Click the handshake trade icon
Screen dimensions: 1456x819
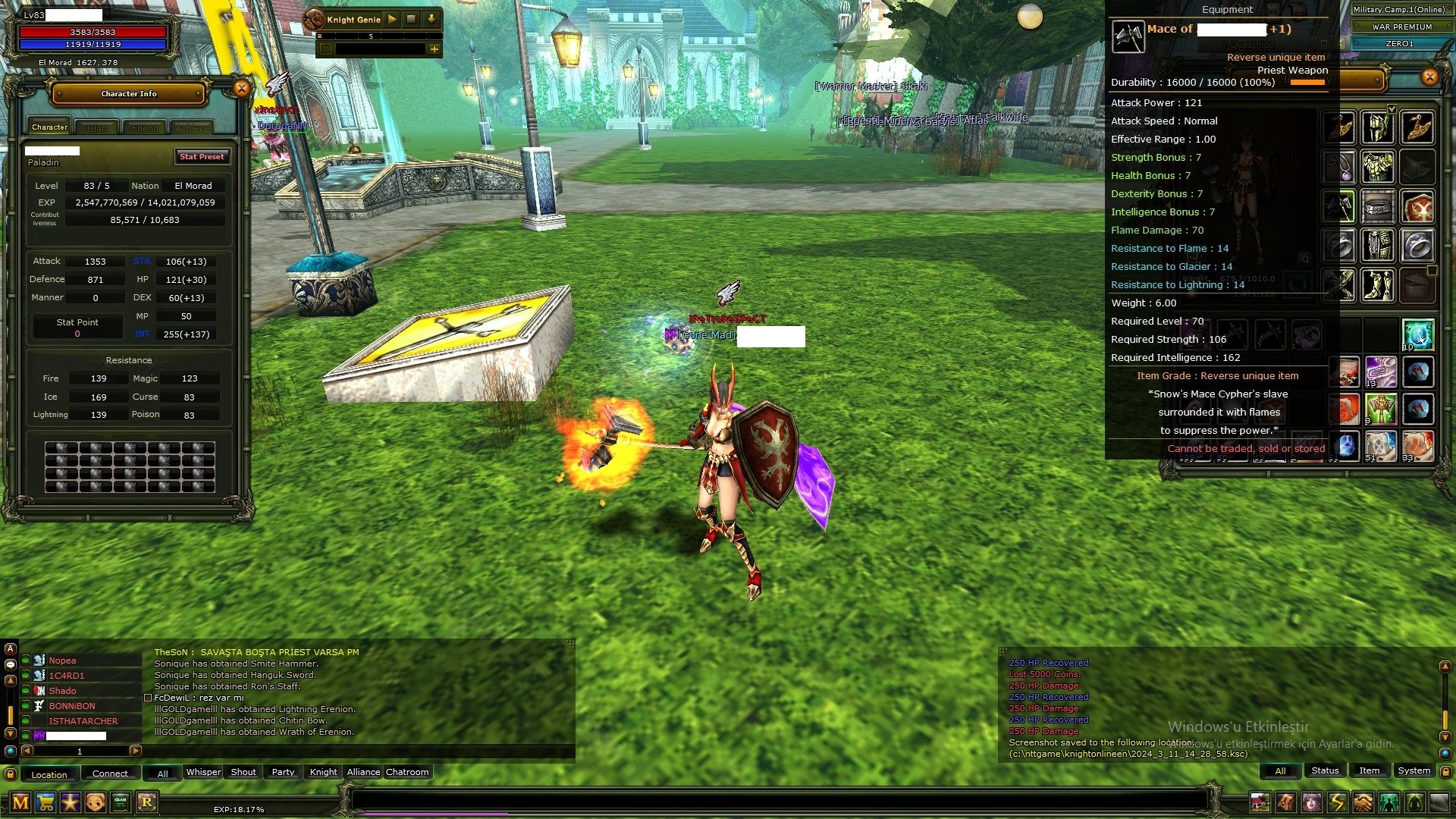1363,802
